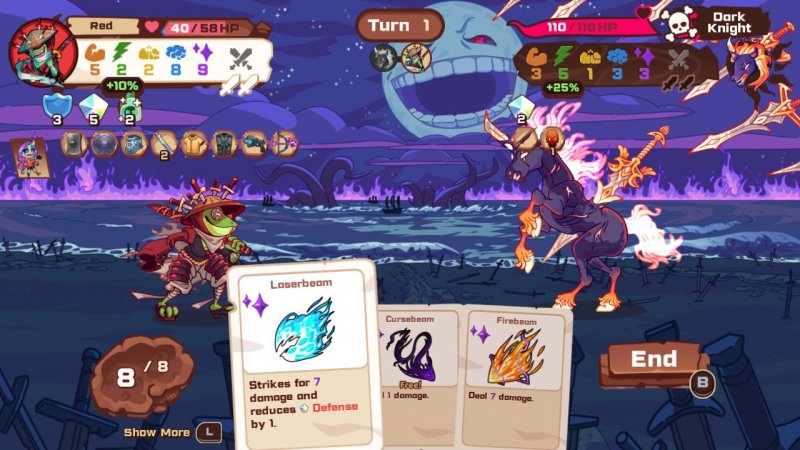The height and width of the screenshot is (450, 800).
Task: Inspect the dark vest armor icon
Action: pyautogui.click(x=224, y=144)
